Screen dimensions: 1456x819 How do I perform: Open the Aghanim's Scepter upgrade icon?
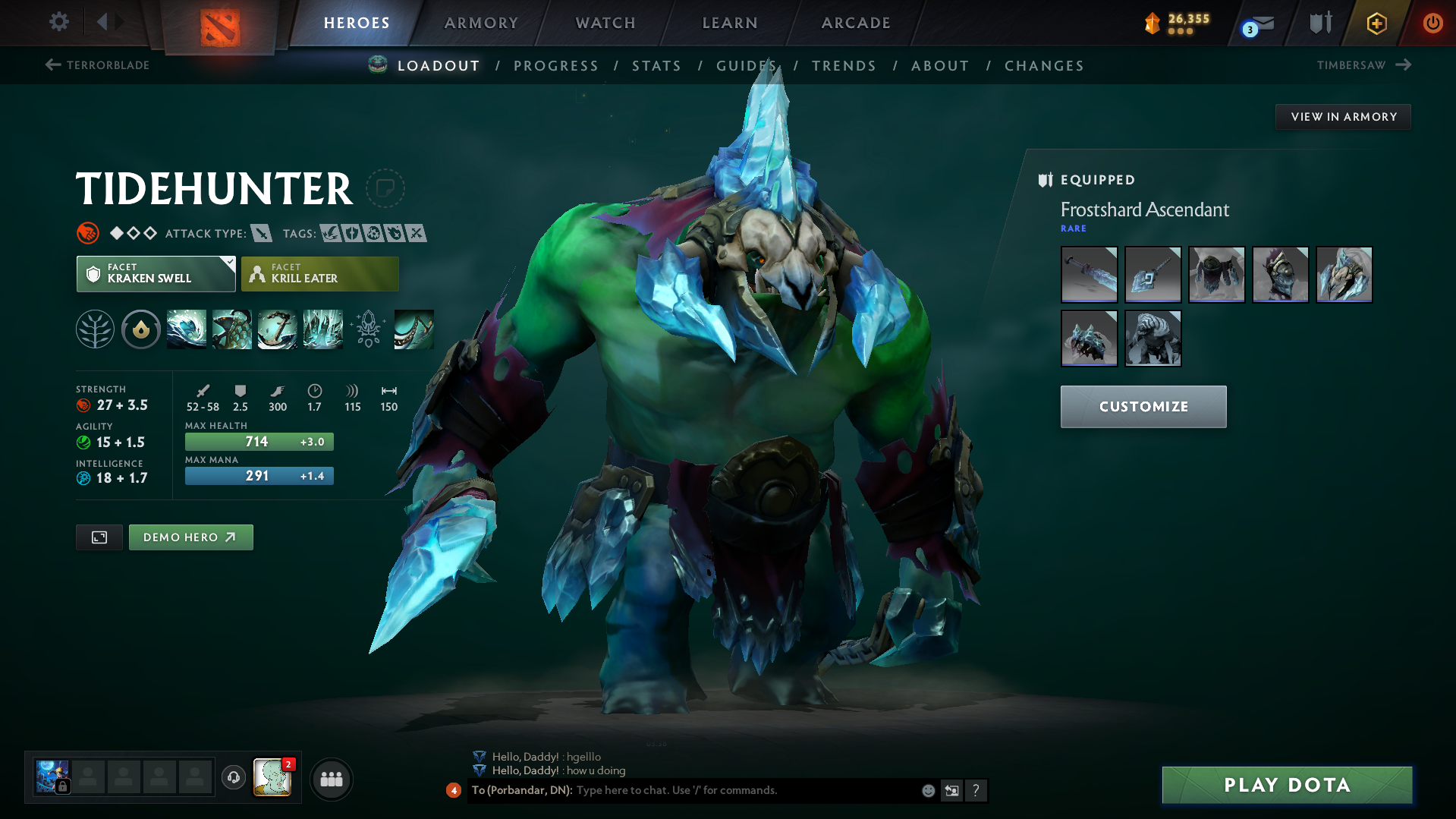pos(369,329)
